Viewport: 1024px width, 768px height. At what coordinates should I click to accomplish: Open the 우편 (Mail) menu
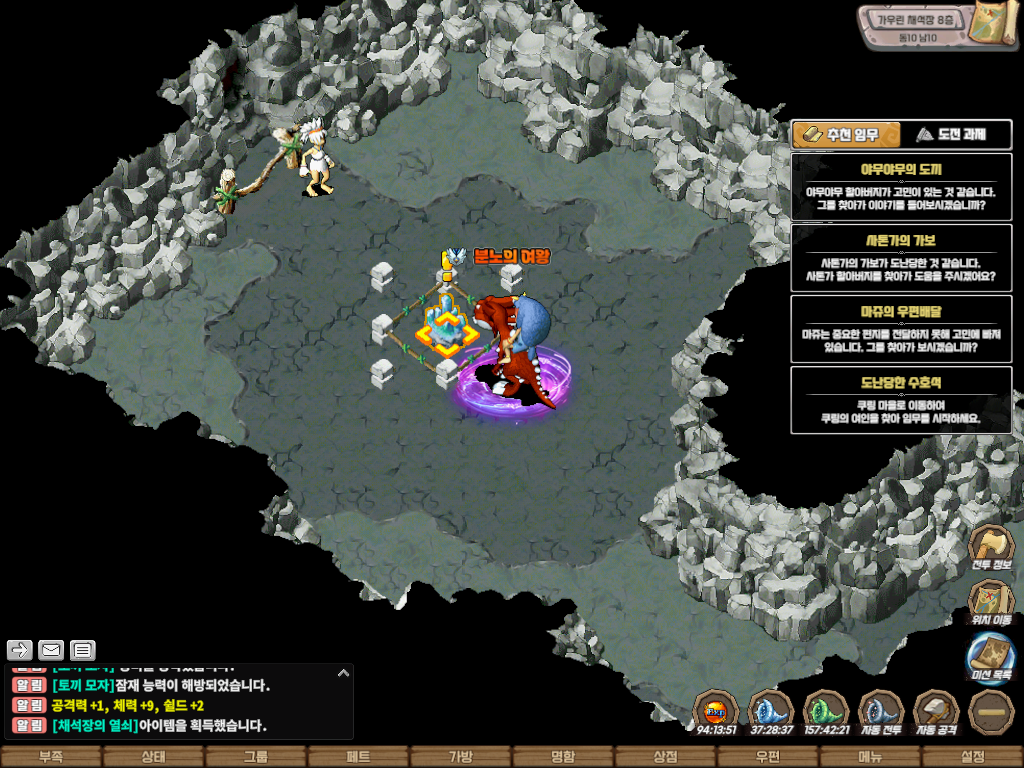[768, 757]
